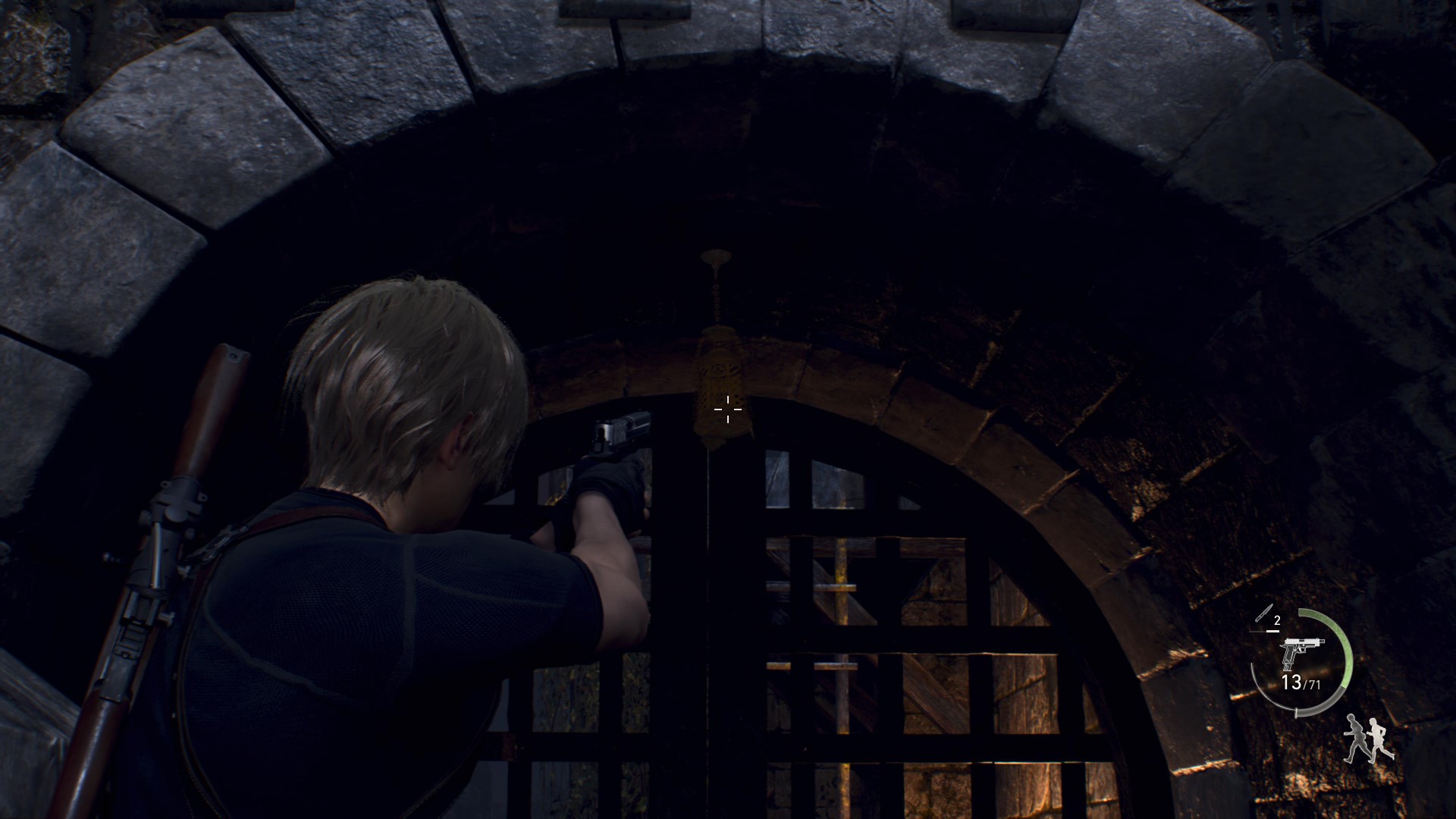1456x819 pixels.
Task: Select the knife durability gauge icon
Action: (x=1265, y=613)
